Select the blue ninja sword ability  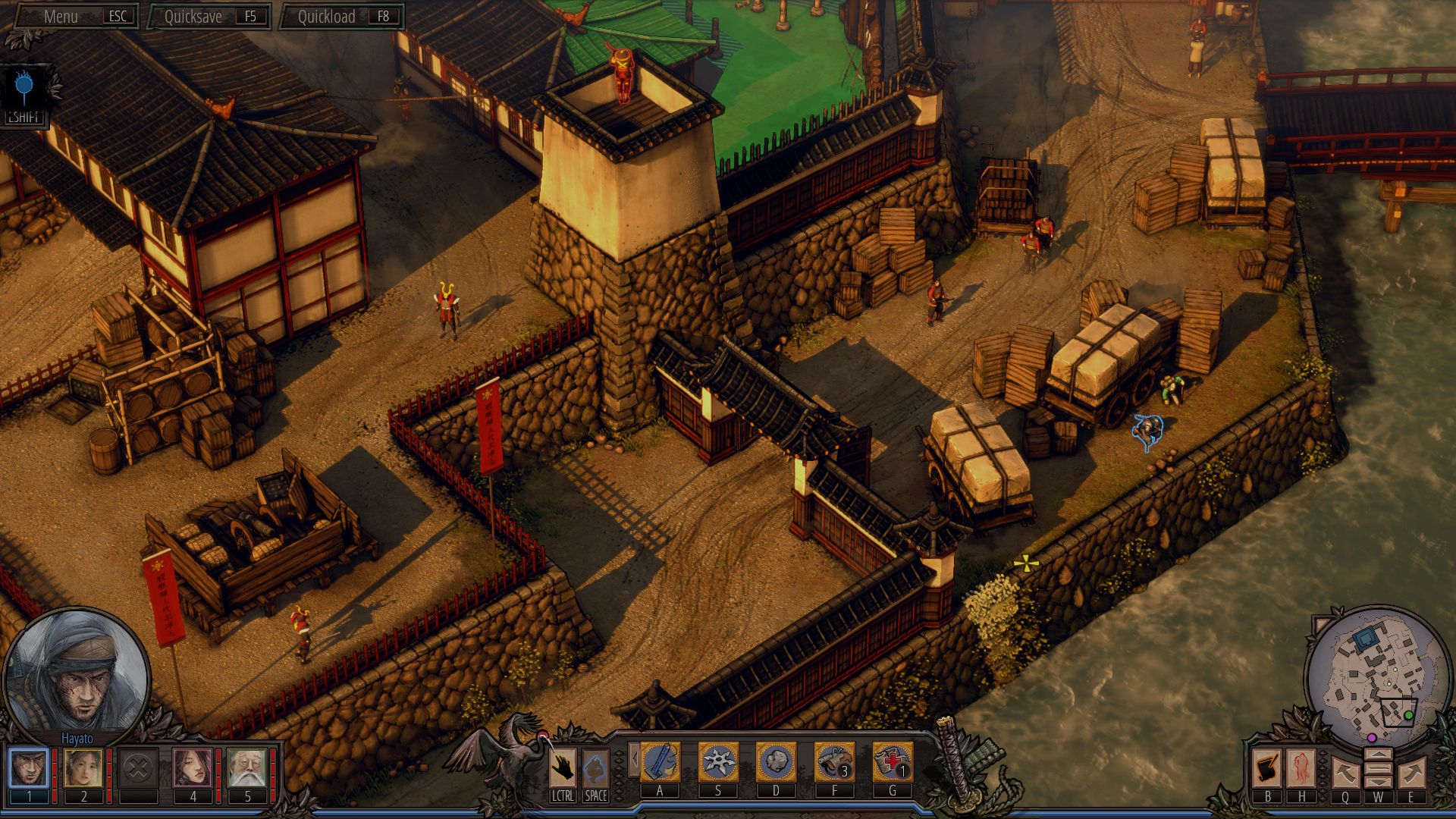[660, 761]
